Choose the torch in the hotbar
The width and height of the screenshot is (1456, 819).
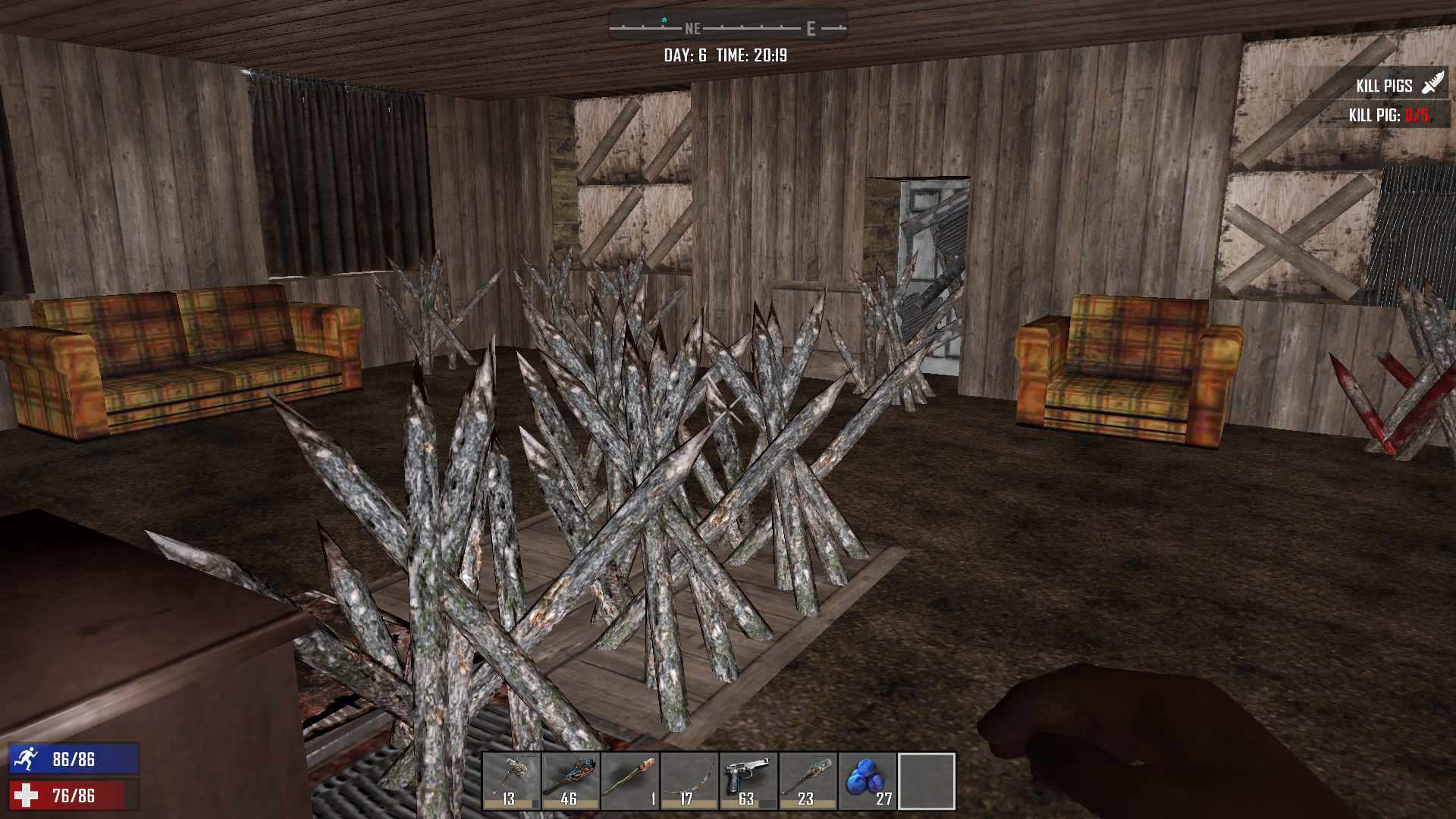click(x=629, y=781)
